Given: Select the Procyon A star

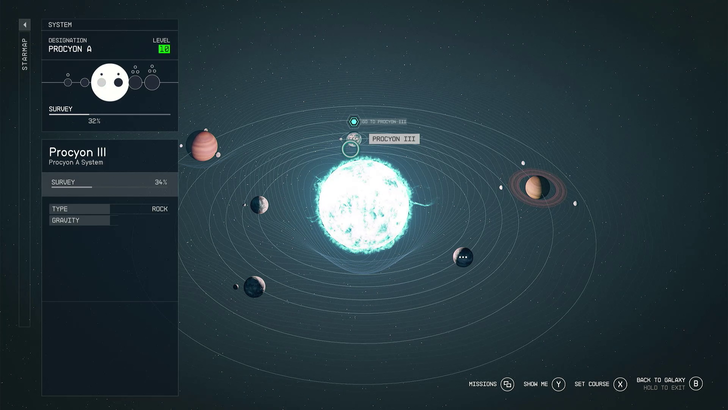Looking at the screenshot, I should (363, 207).
